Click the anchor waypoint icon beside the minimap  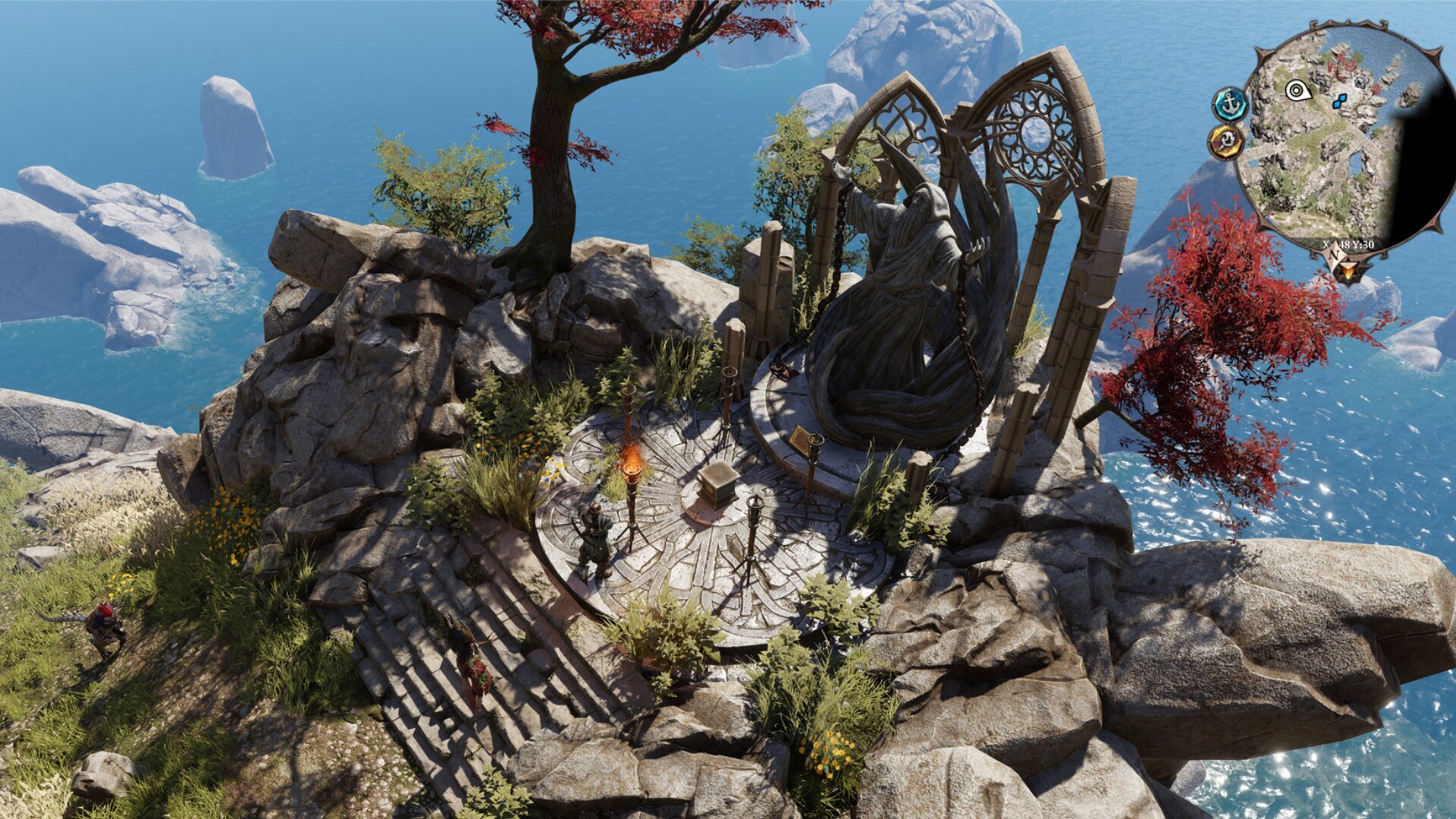point(1231,105)
